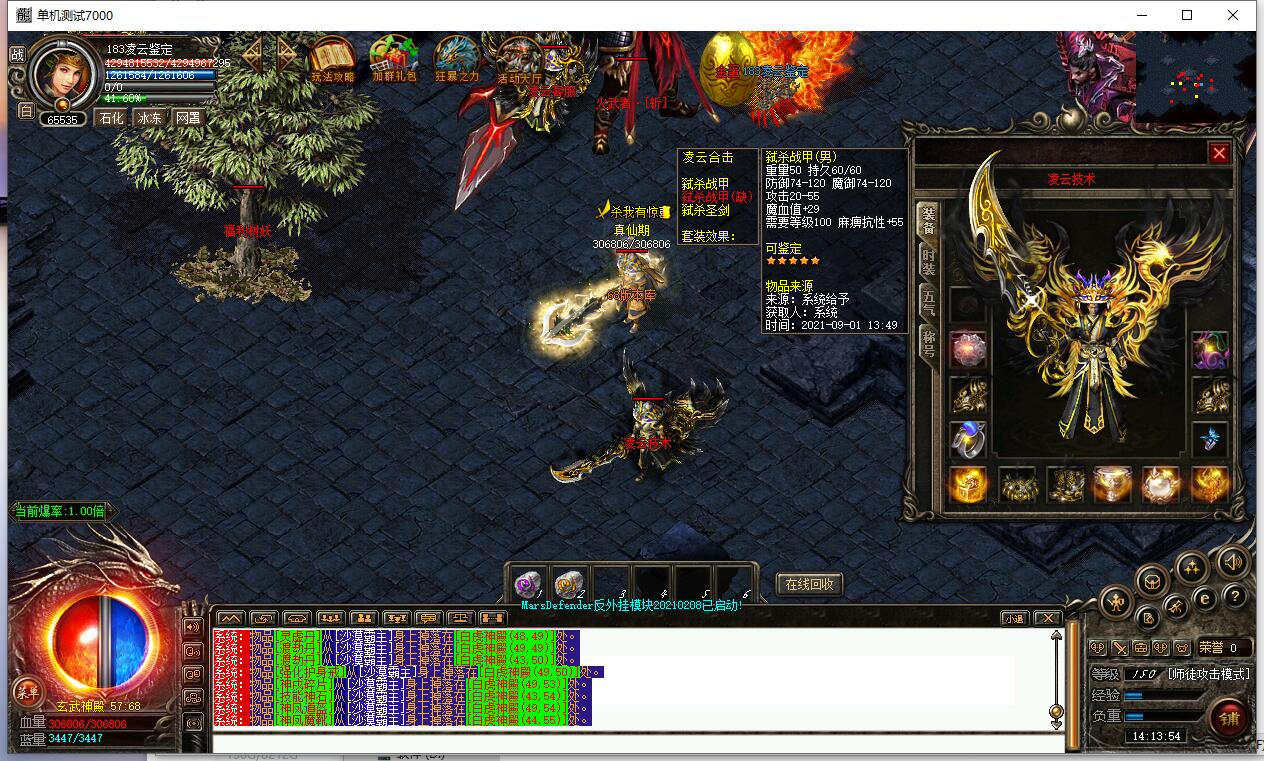Viewport: 1264px width, 761px height.
Task: Click the 石化 petrify button
Action: click(110, 118)
